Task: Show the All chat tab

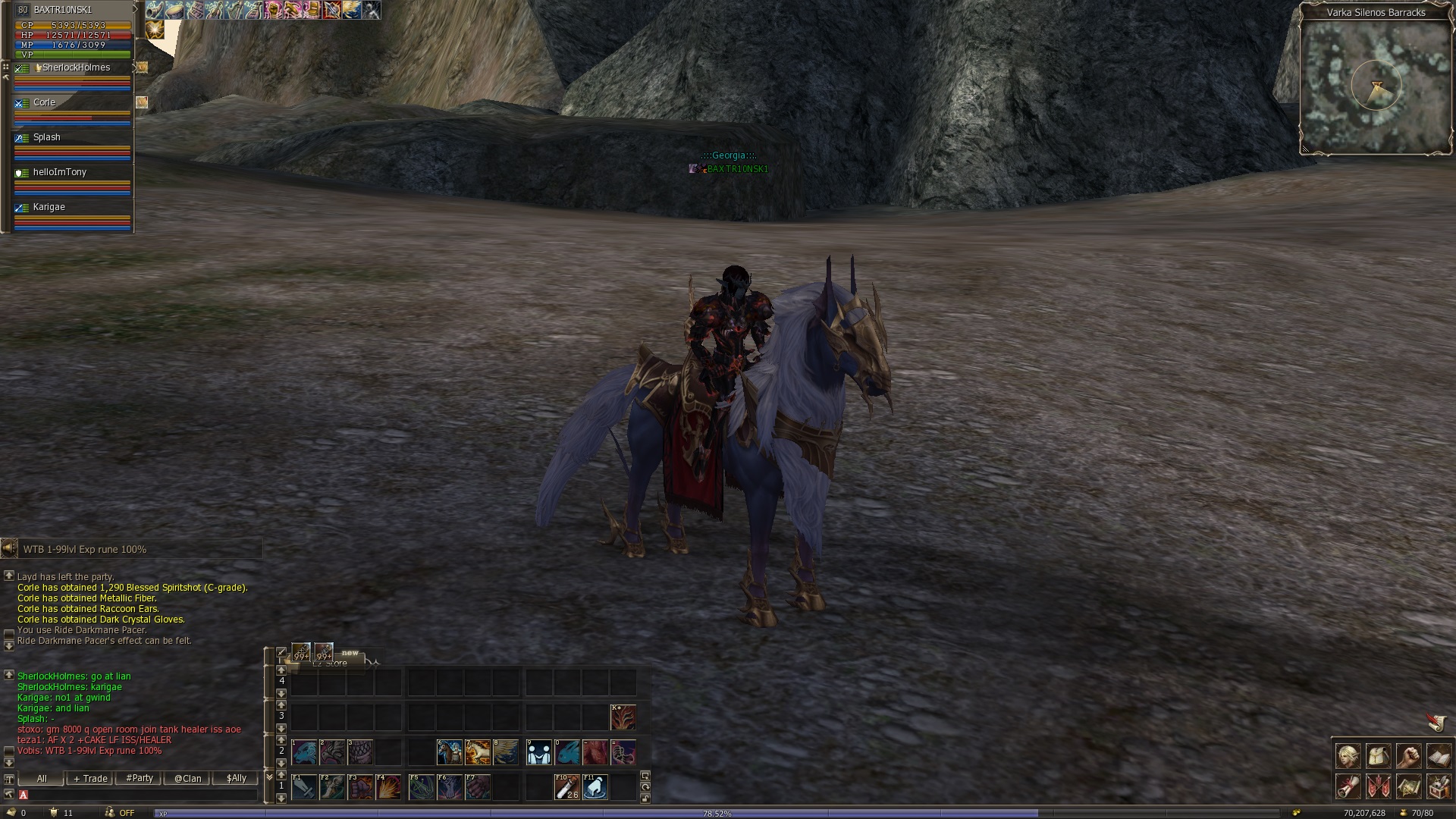Action: pos(42,779)
